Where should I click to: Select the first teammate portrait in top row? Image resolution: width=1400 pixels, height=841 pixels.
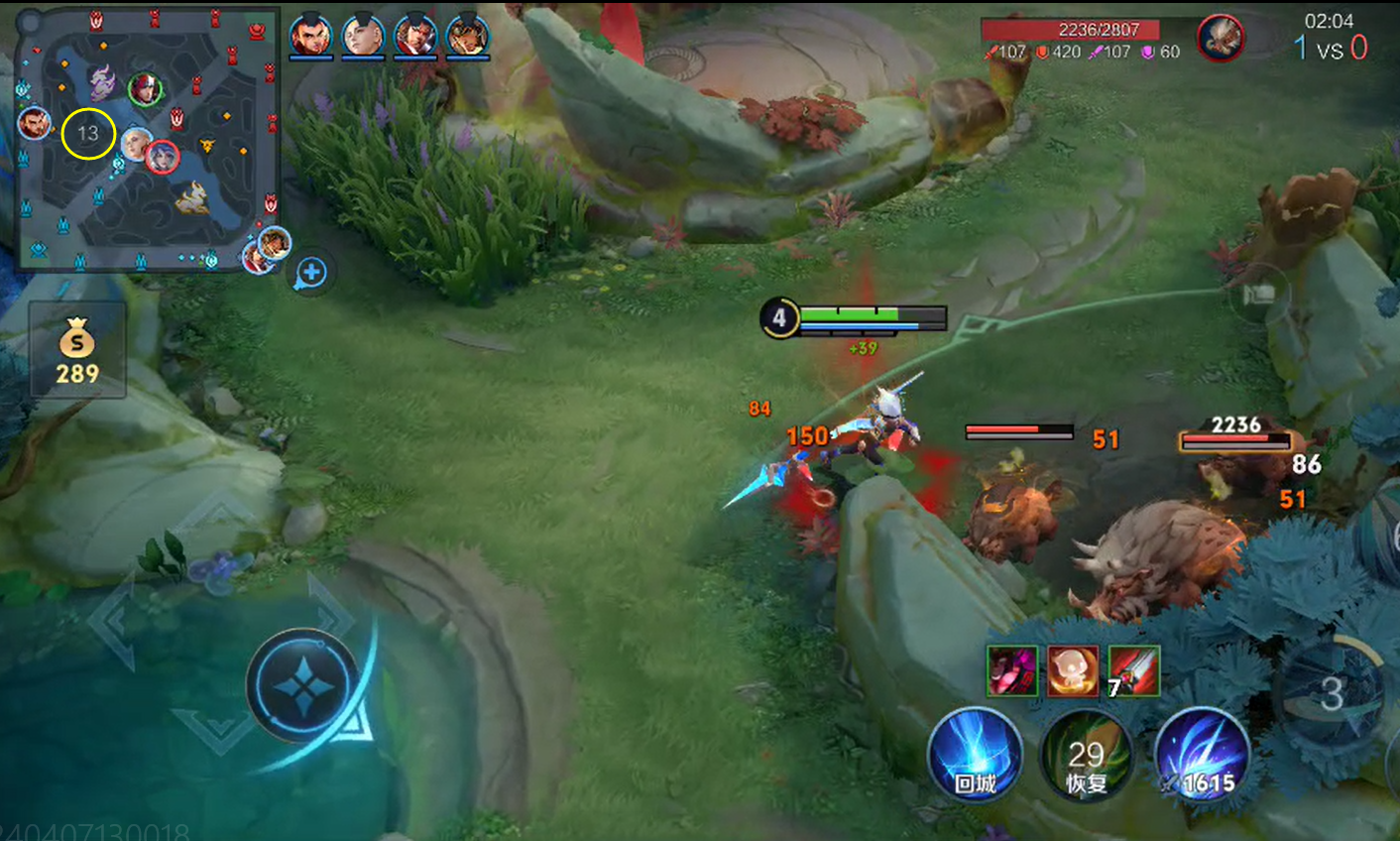tap(310, 37)
